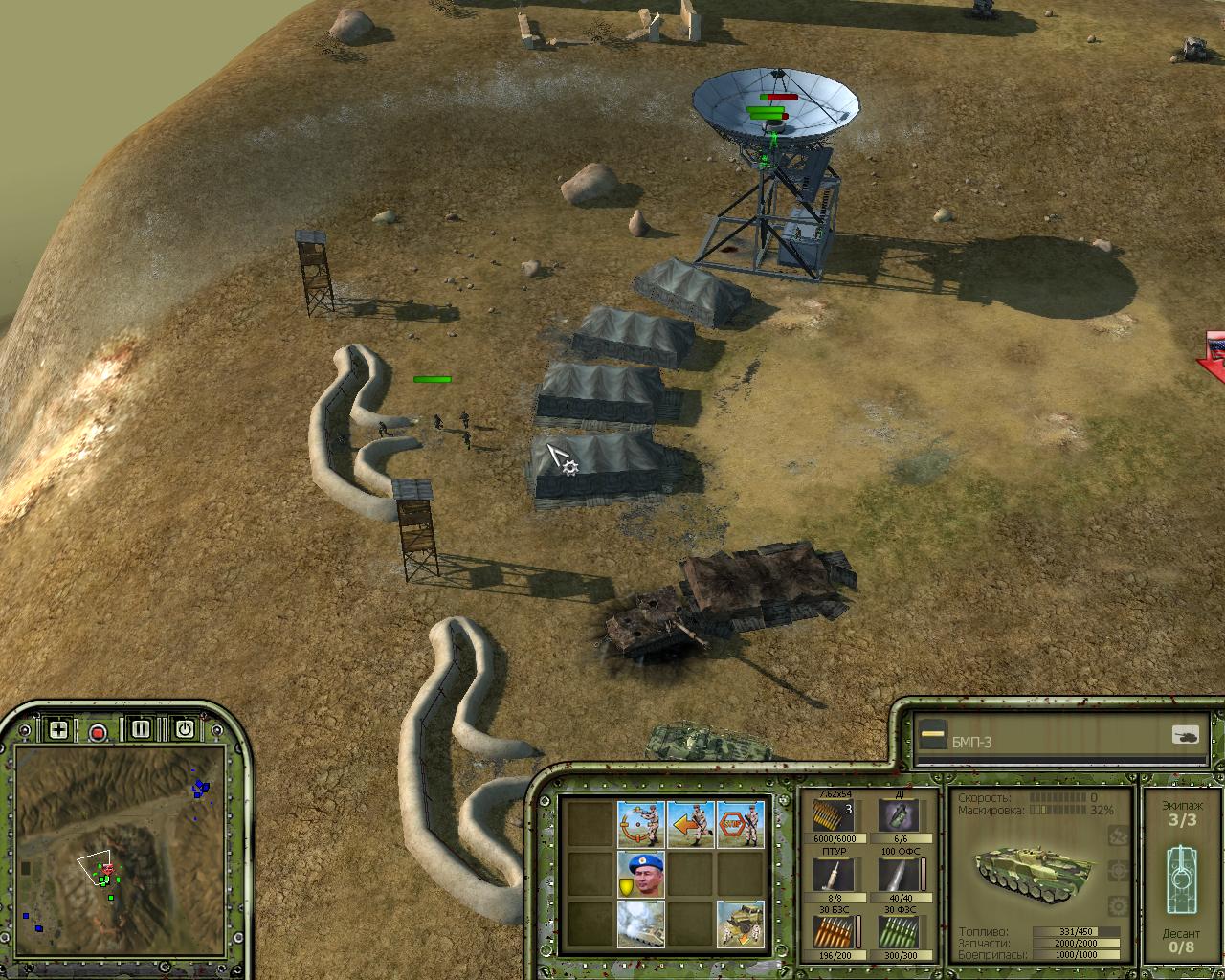Switch to 100 ОФС shell
Image resolution: width=1225 pixels, height=980 pixels.
coord(900,874)
